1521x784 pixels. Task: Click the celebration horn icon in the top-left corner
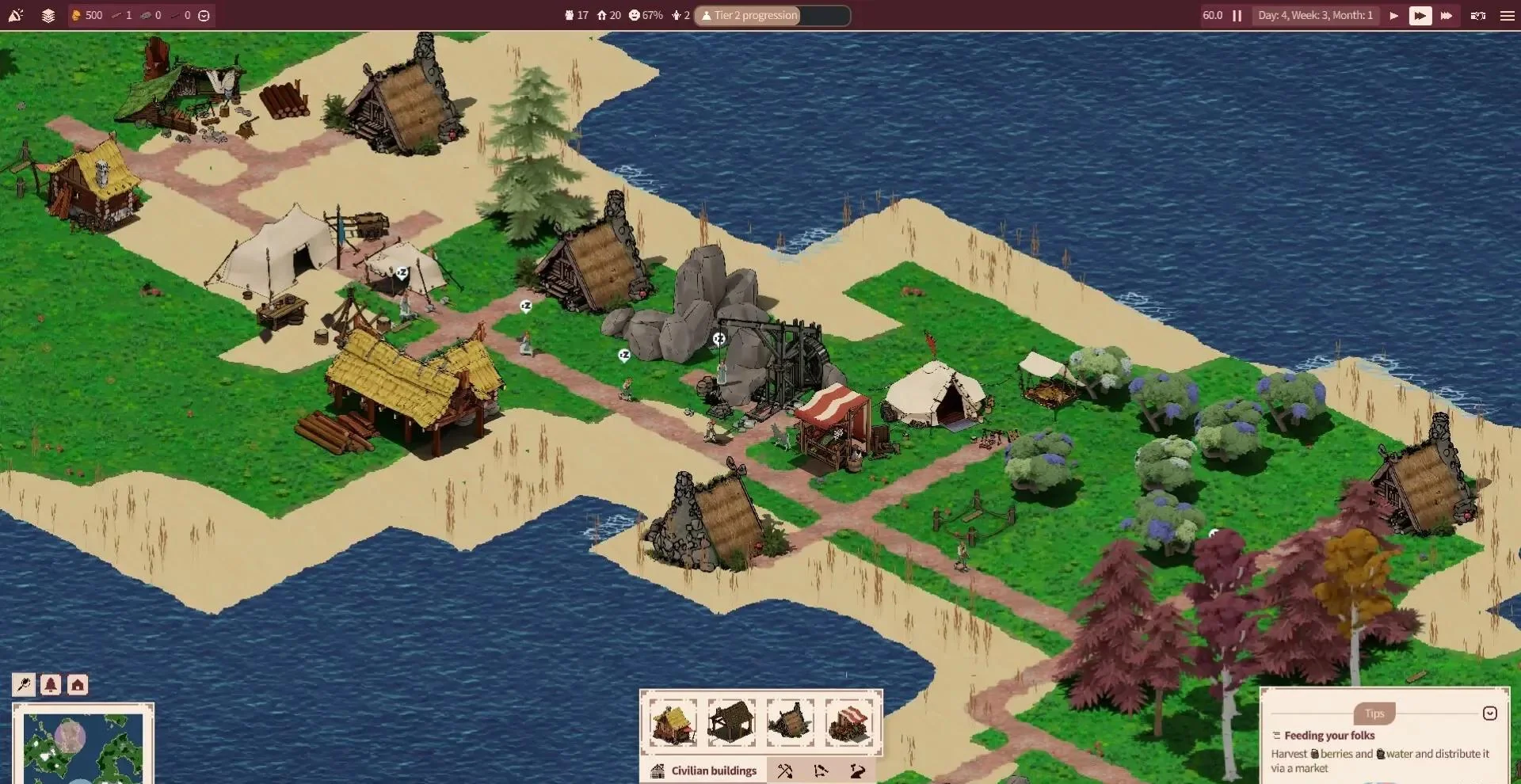click(x=16, y=16)
